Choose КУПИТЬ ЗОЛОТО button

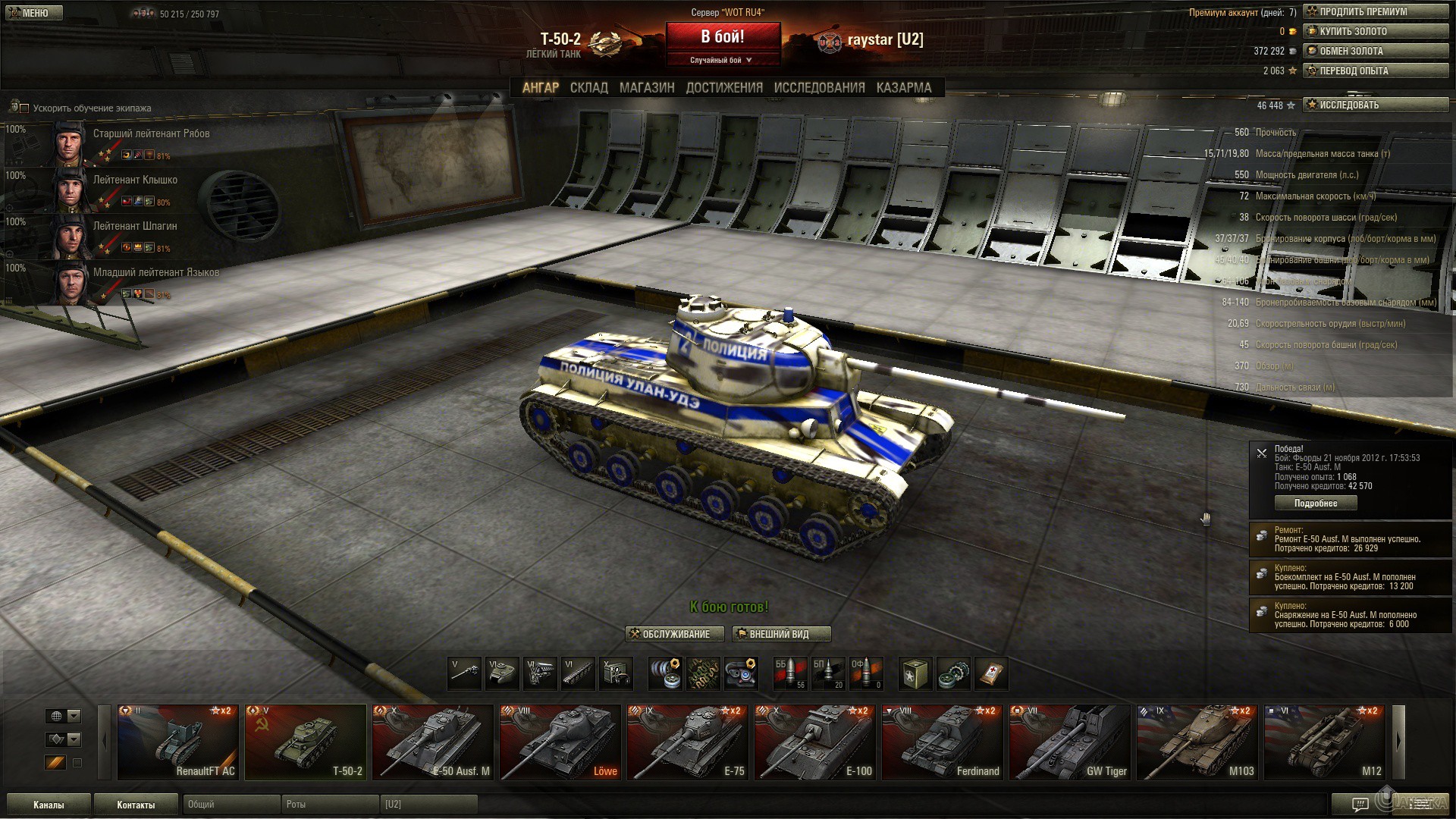[1375, 31]
